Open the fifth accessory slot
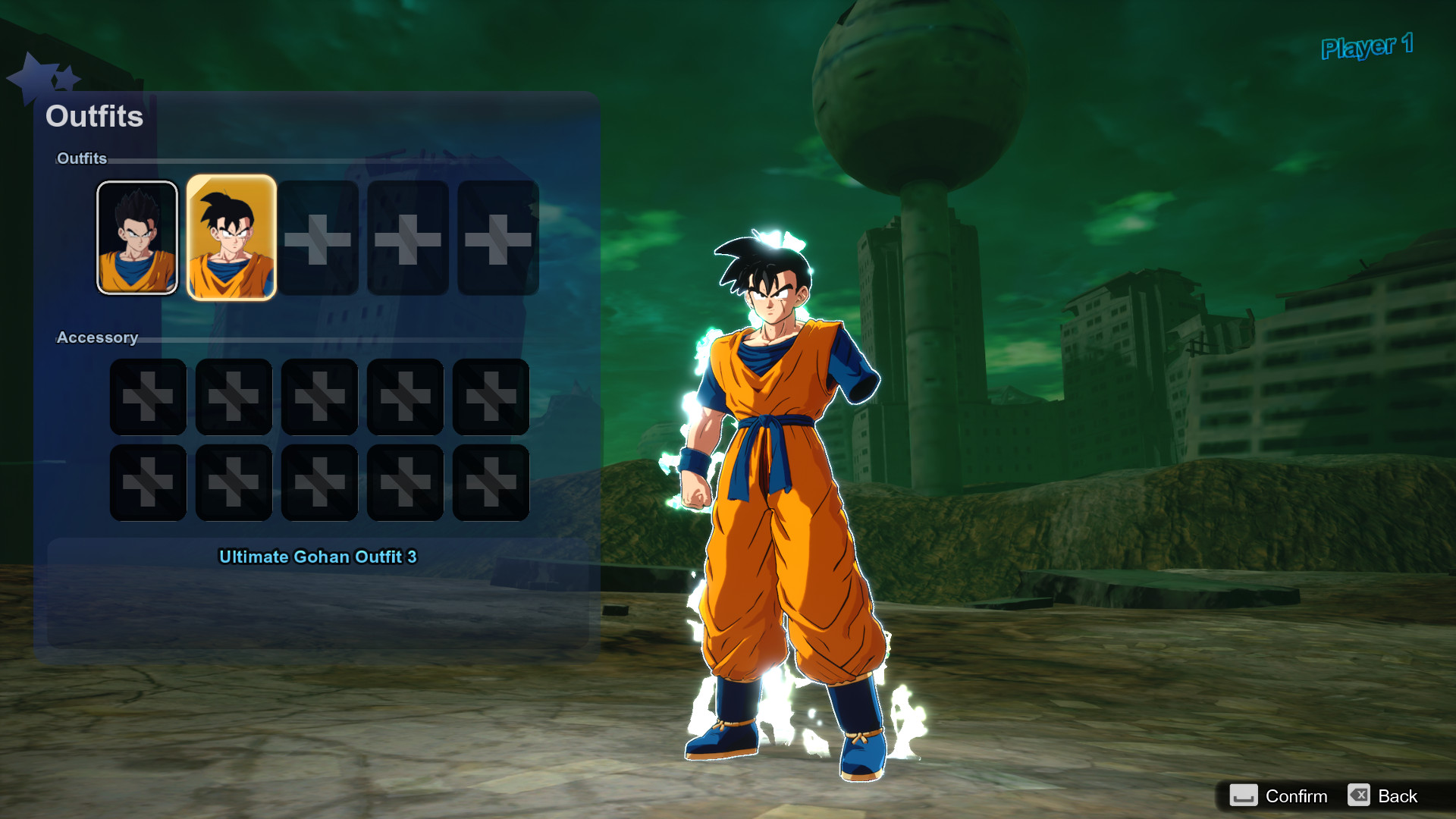1456x819 pixels. coord(490,397)
